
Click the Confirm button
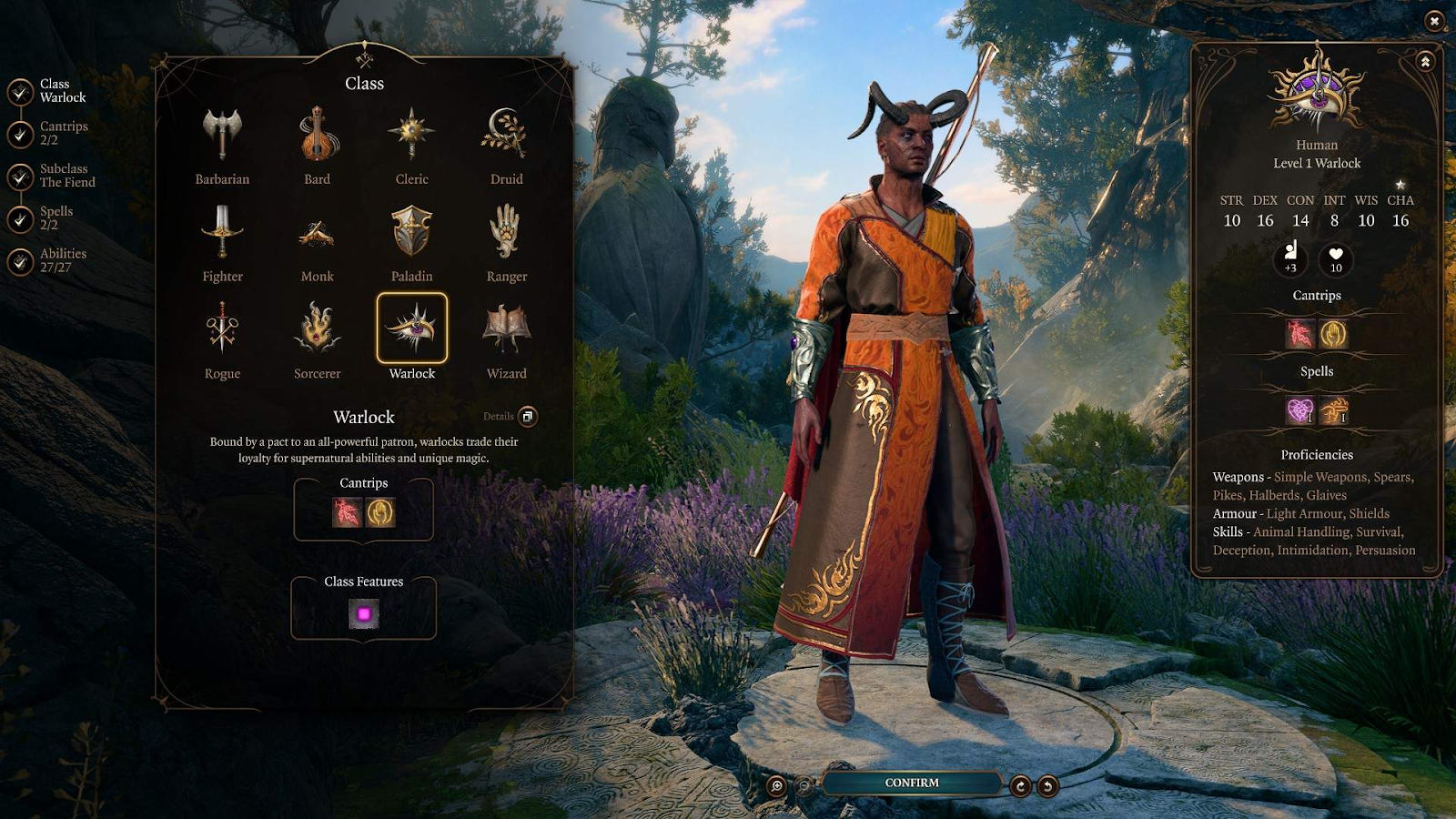[912, 783]
